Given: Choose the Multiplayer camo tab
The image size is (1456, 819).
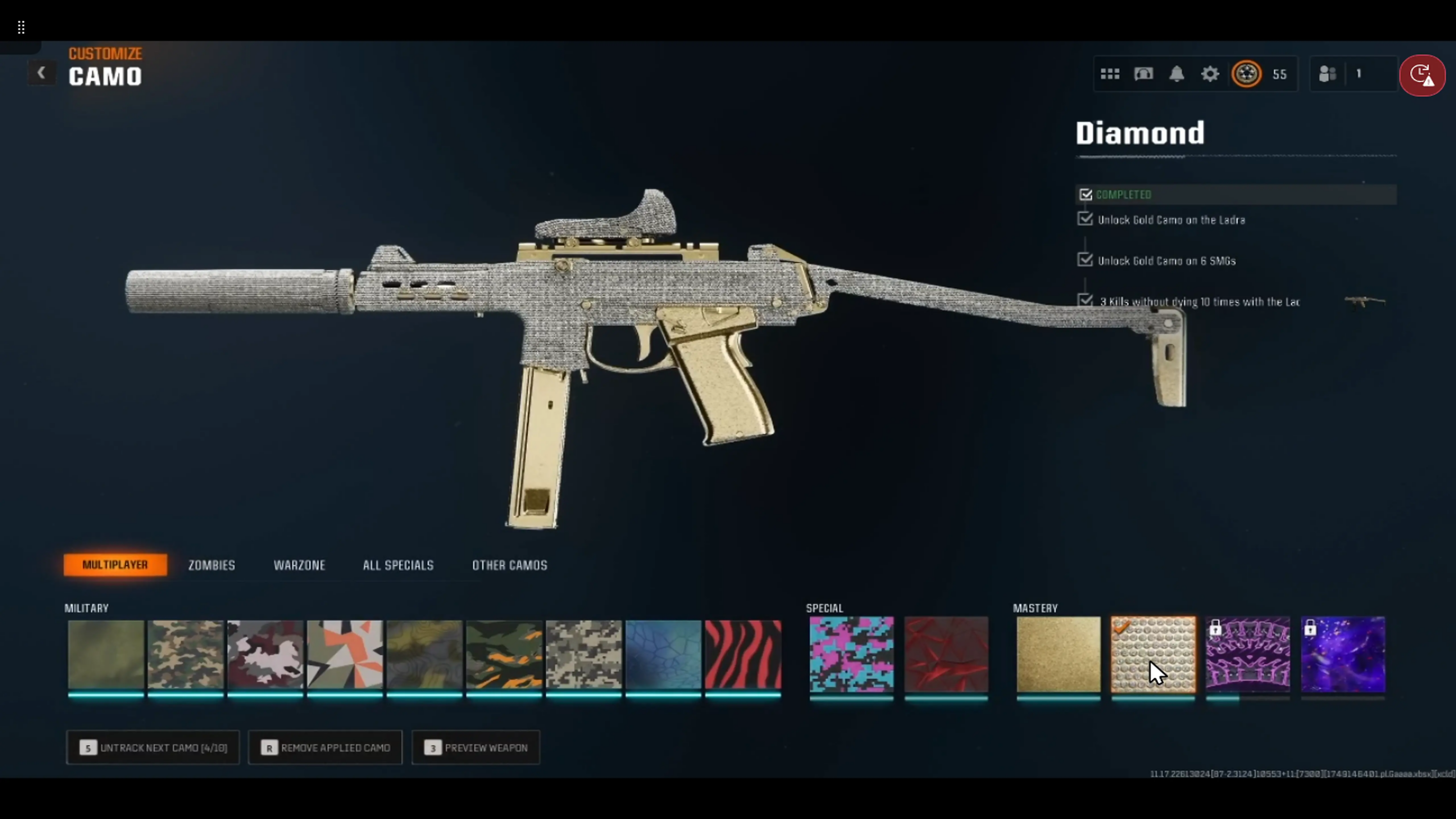Looking at the screenshot, I should (115, 565).
